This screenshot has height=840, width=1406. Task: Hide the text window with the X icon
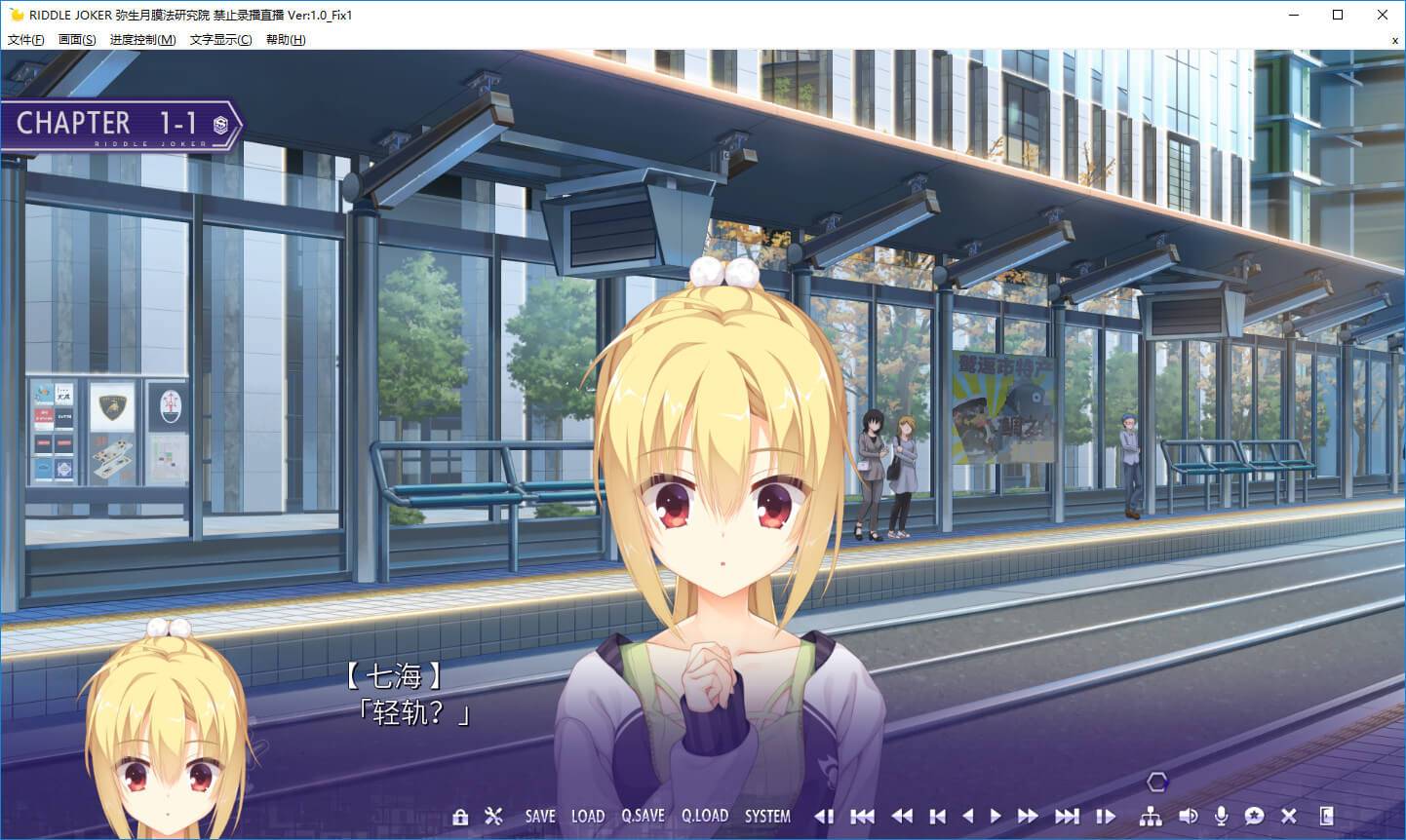[x=1289, y=817]
